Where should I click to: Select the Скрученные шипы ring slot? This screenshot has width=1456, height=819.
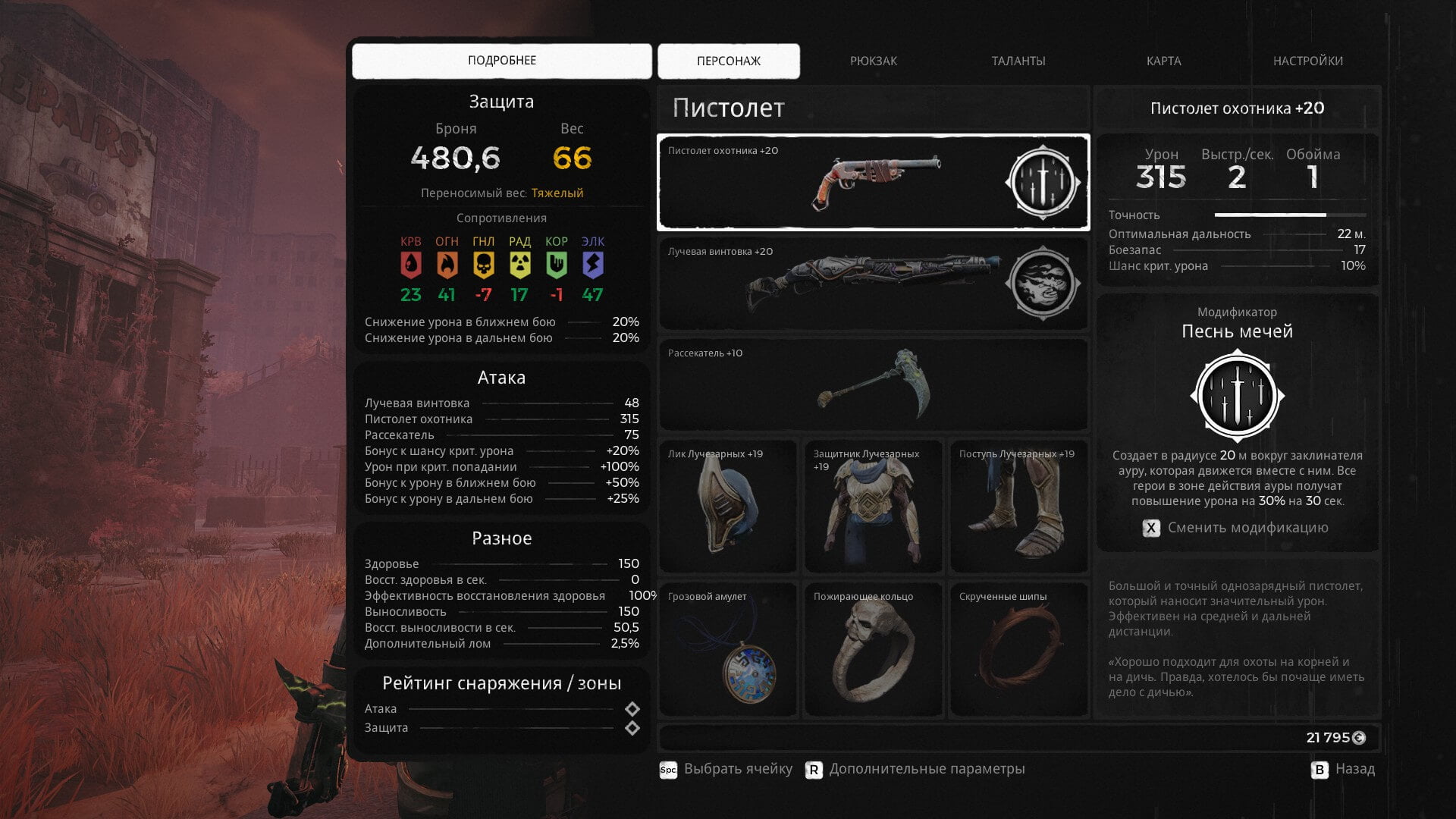[1018, 650]
